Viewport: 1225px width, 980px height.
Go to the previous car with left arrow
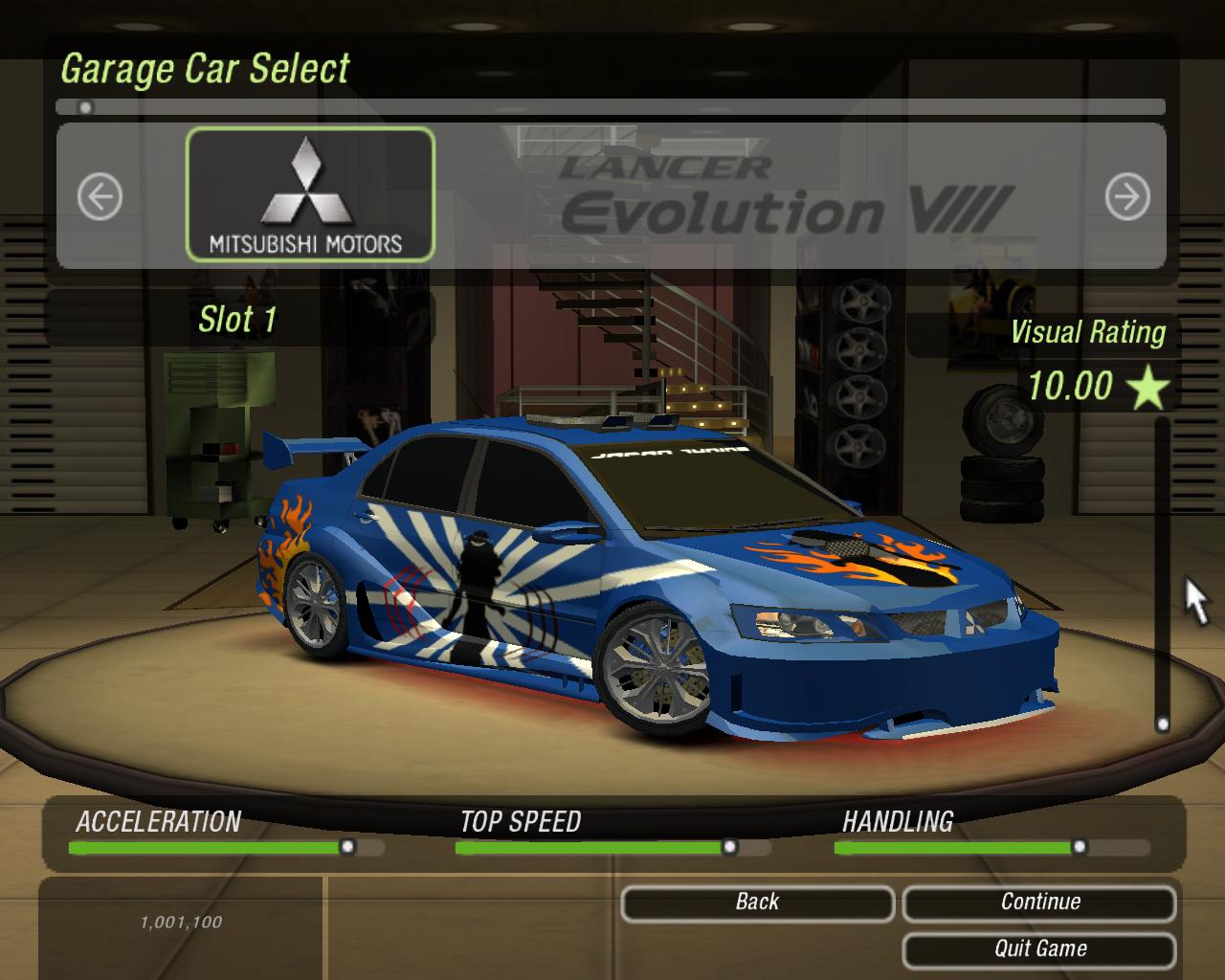(100, 197)
